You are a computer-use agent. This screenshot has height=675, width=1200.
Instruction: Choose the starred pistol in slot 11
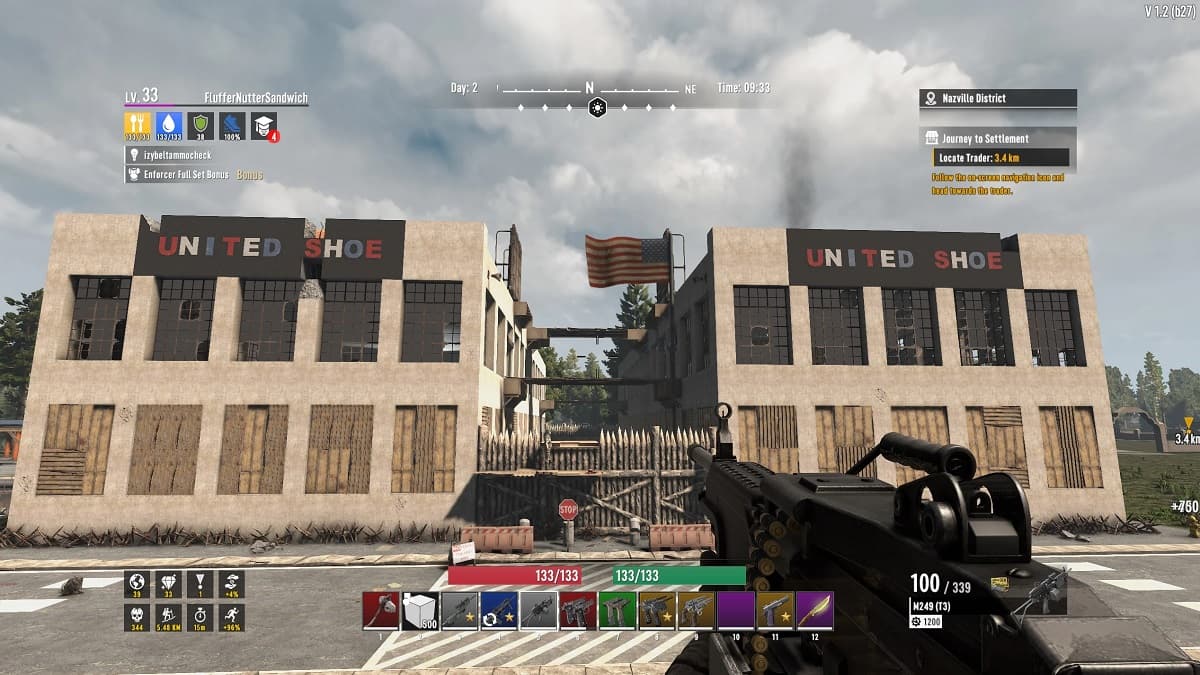(x=776, y=611)
